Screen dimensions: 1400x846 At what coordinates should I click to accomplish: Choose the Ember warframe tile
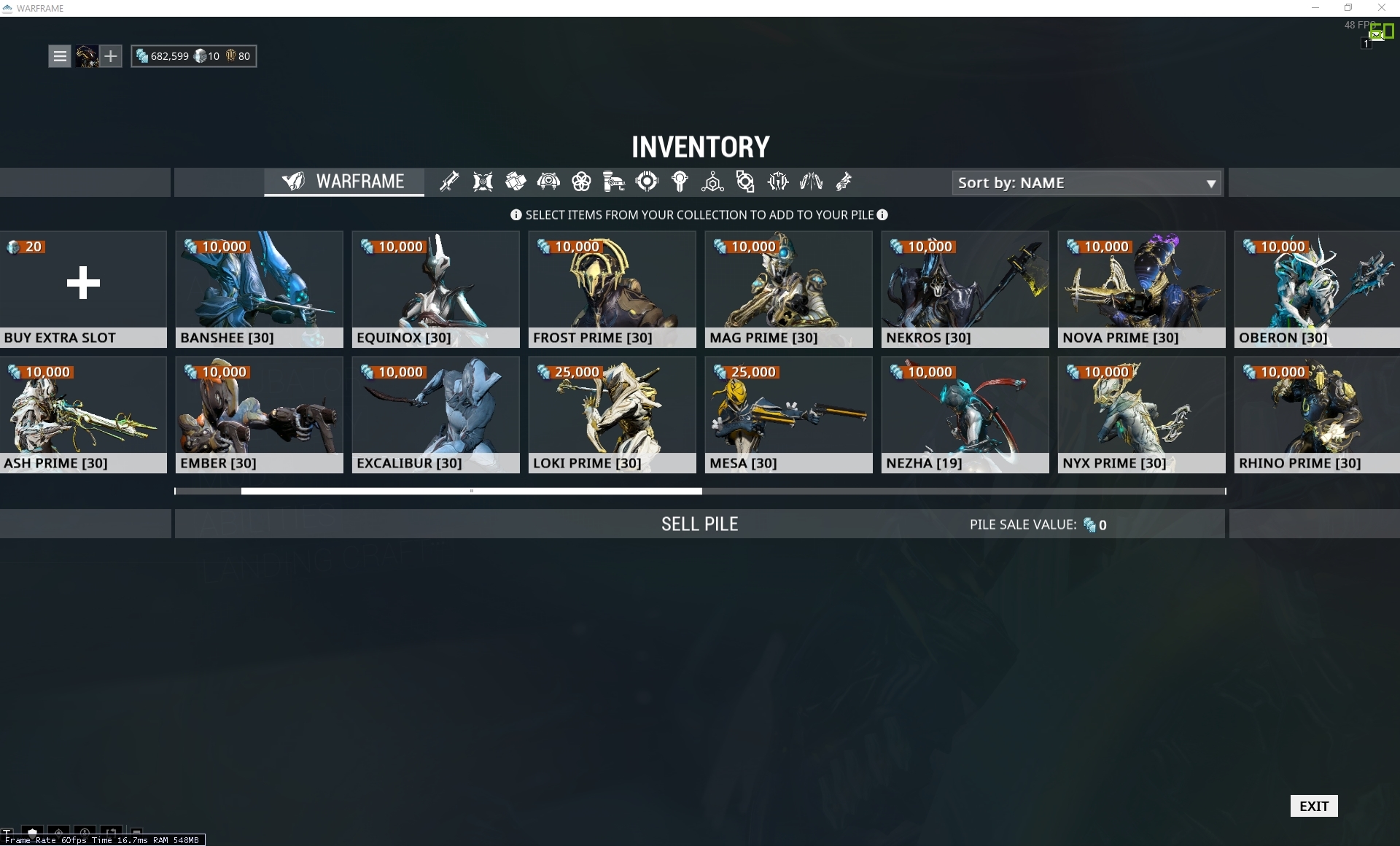pos(259,415)
